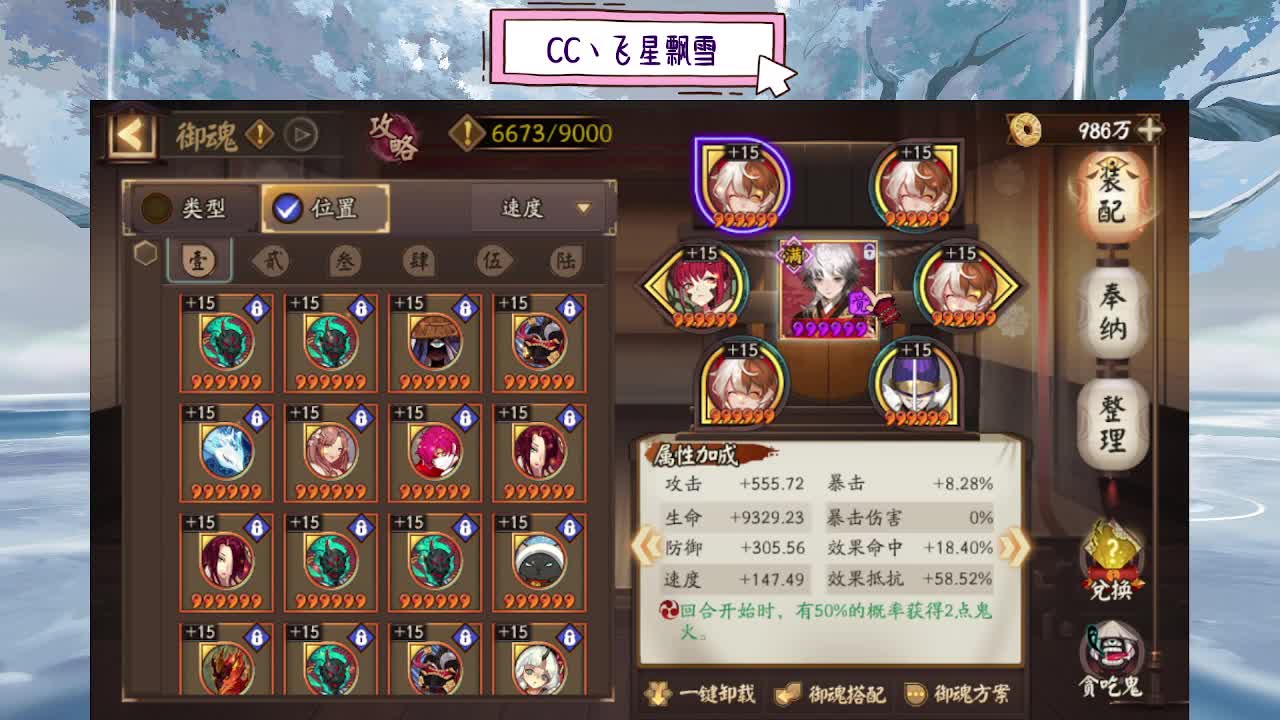Click the 6673/9000 capacity indicator
Viewport: 1280px width, 720px height.
[x=537, y=130]
